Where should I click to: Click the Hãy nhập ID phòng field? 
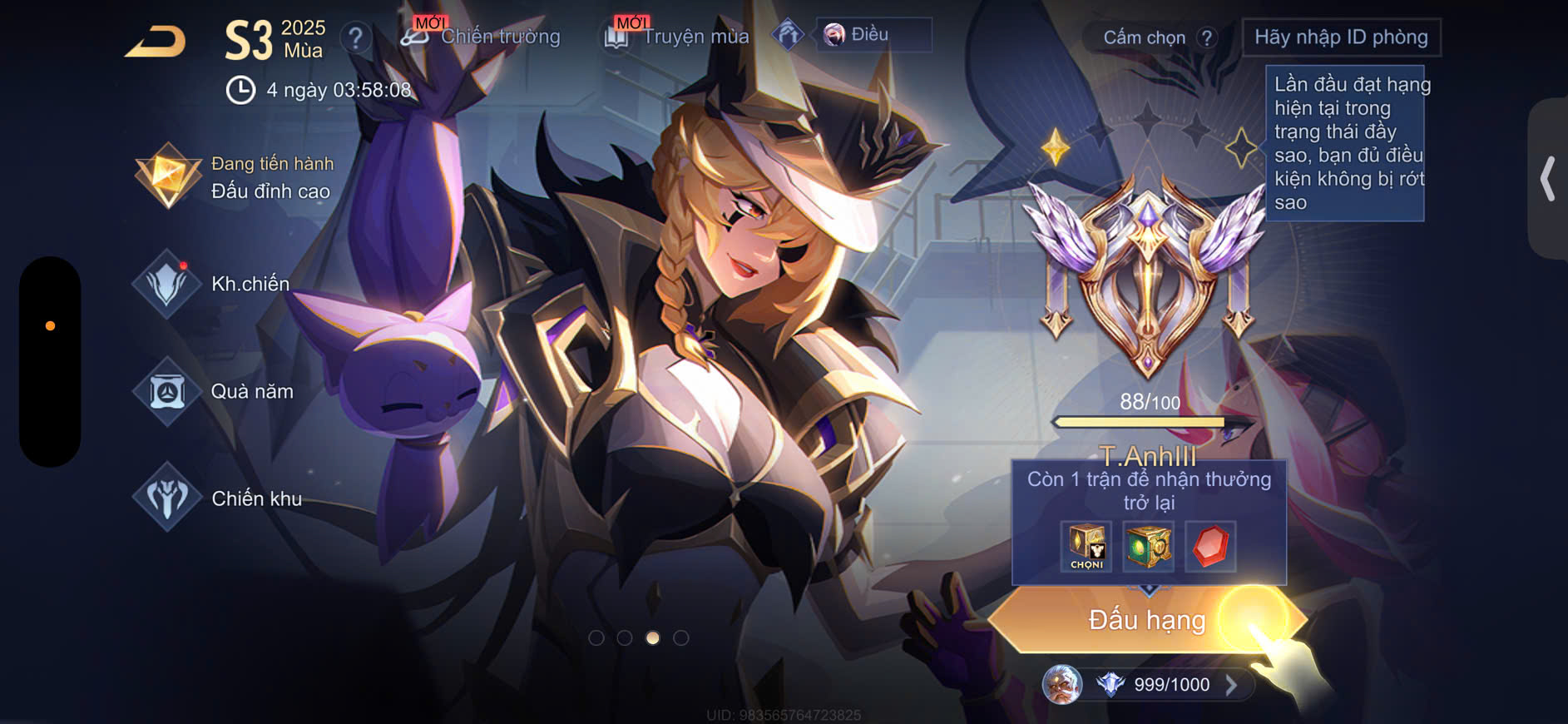tap(1341, 37)
